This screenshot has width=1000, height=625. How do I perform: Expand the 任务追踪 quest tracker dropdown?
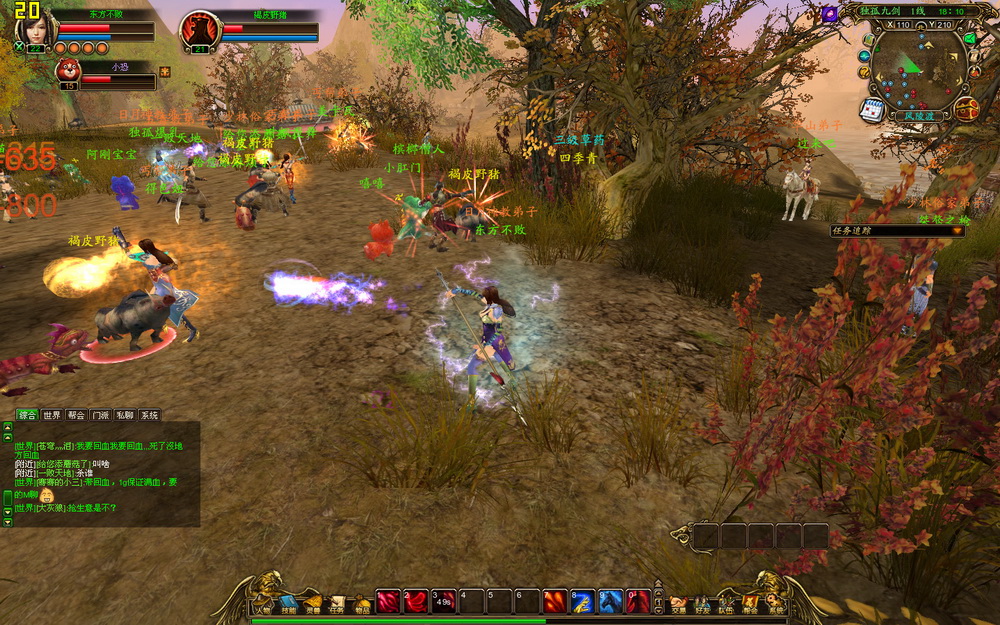[957, 230]
